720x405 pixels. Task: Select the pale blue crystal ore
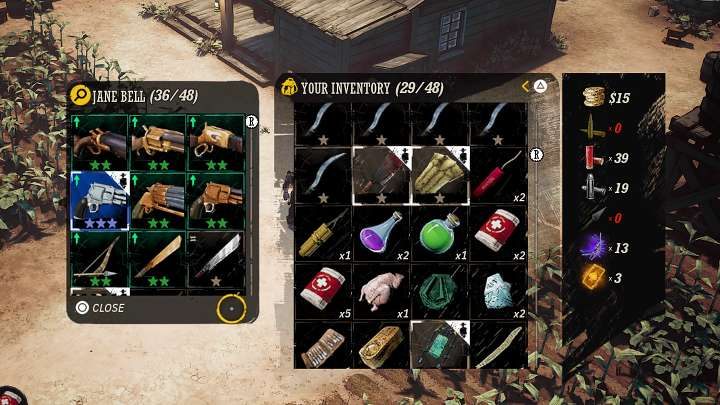(496, 291)
